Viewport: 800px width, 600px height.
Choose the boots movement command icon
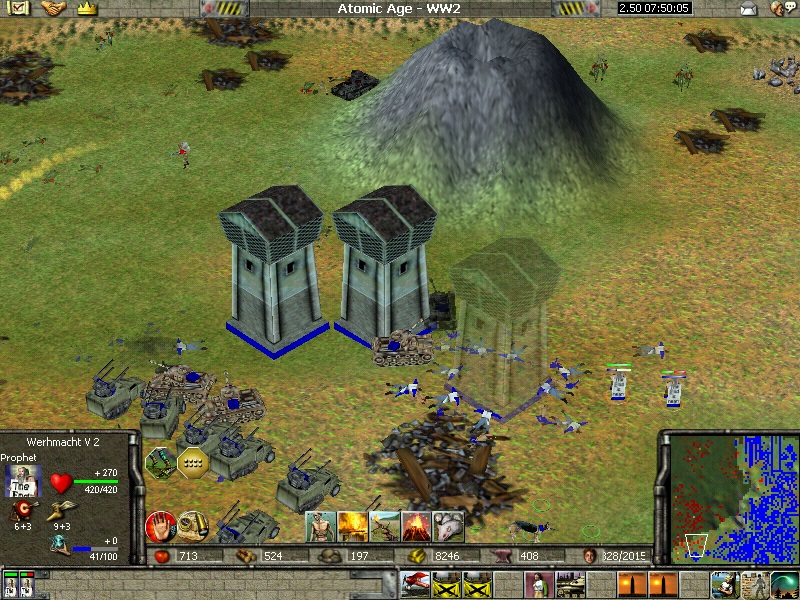click(161, 461)
